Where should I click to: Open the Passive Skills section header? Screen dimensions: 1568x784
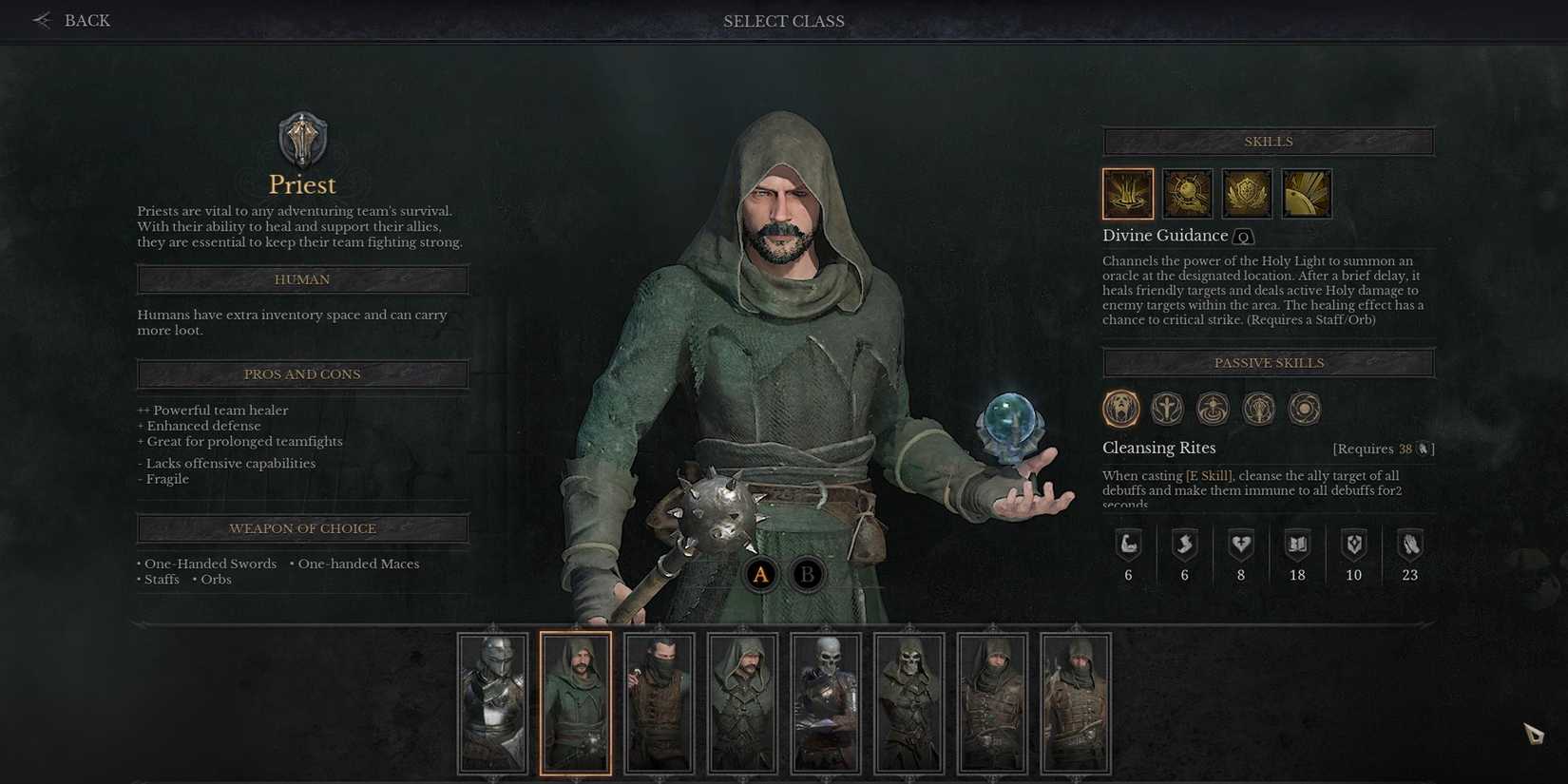point(1268,362)
